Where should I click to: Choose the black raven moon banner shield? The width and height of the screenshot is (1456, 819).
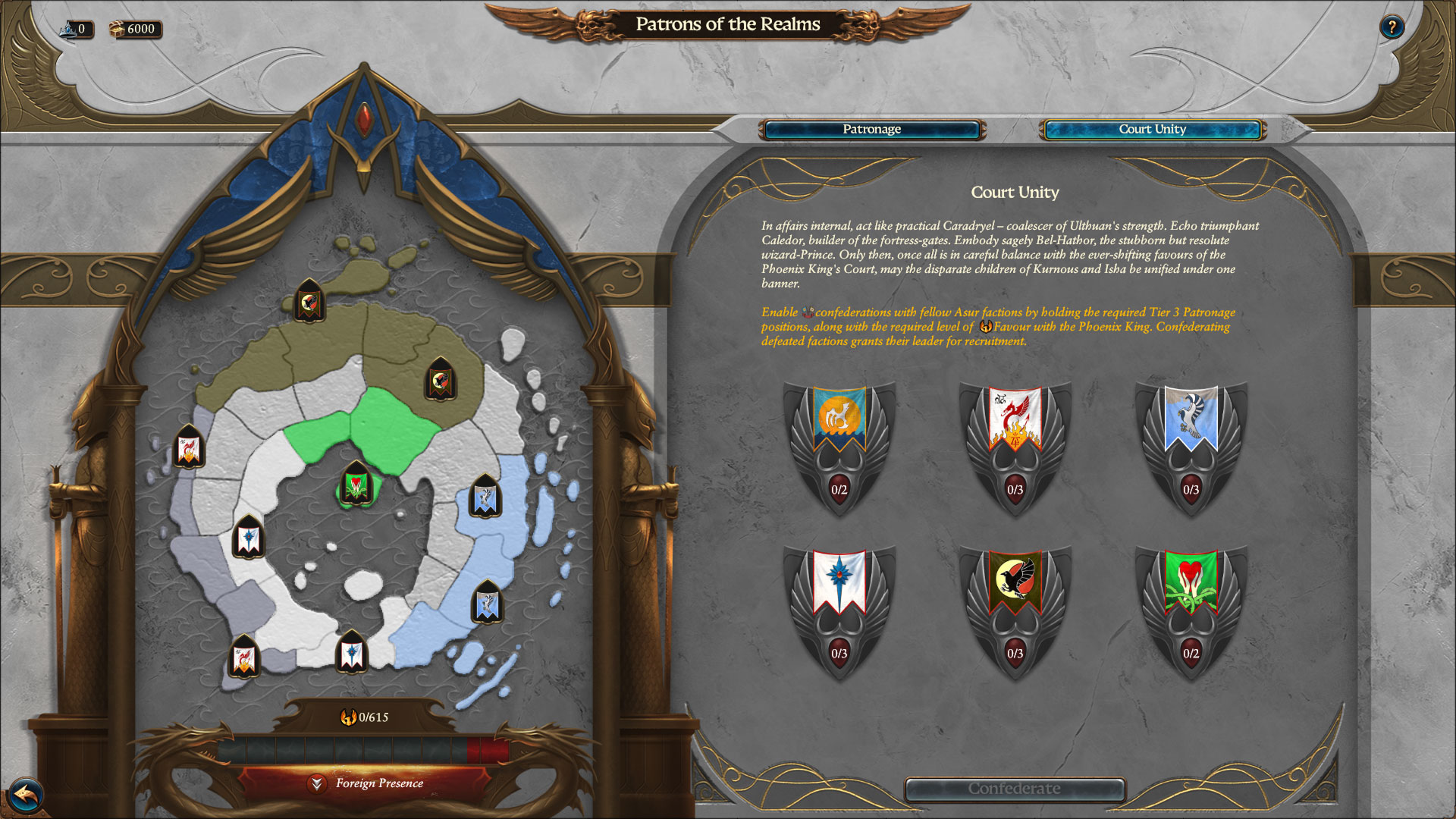click(x=1015, y=611)
